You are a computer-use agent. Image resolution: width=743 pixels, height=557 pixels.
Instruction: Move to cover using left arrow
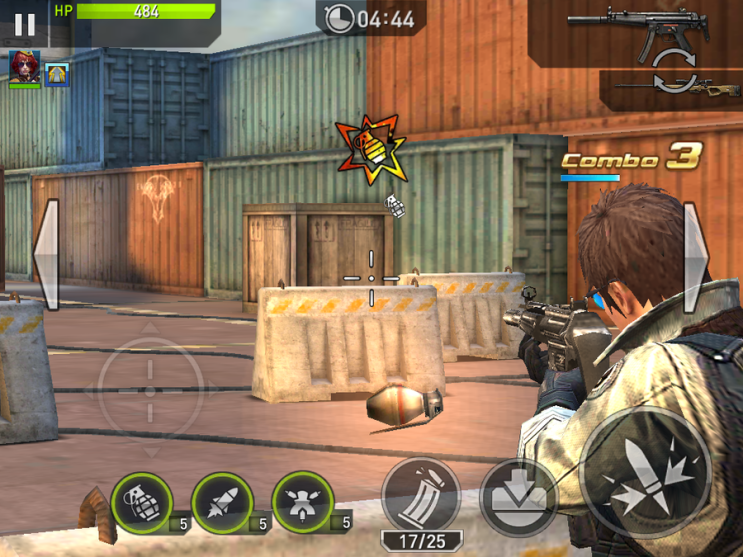(46, 255)
